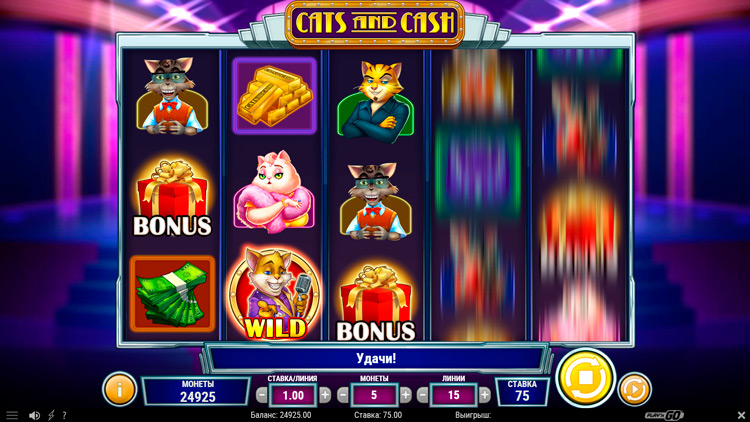Open the hamburger menu
The height and width of the screenshot is (422, 750).
12,415
